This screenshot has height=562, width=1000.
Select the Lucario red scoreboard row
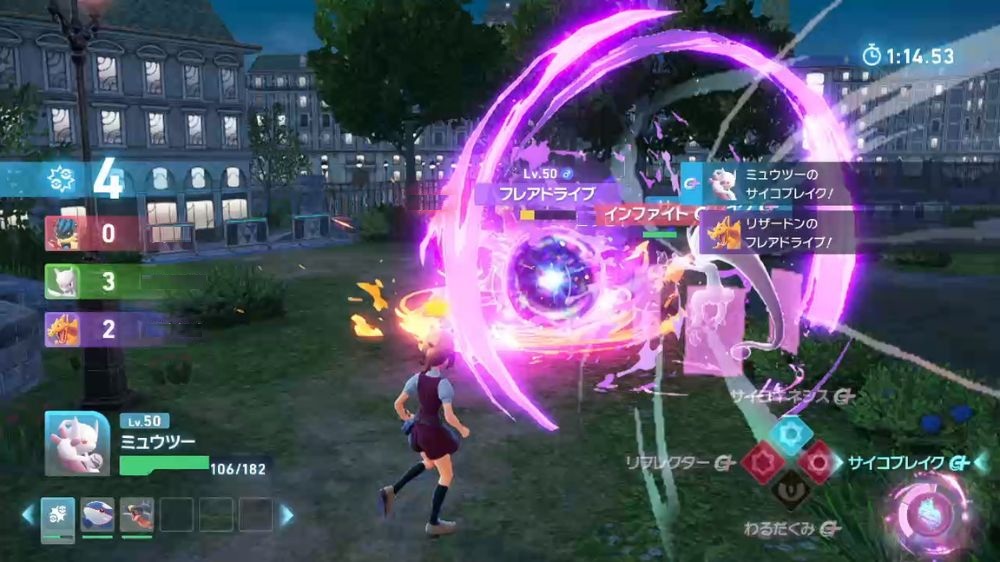[x=92, y=234]
